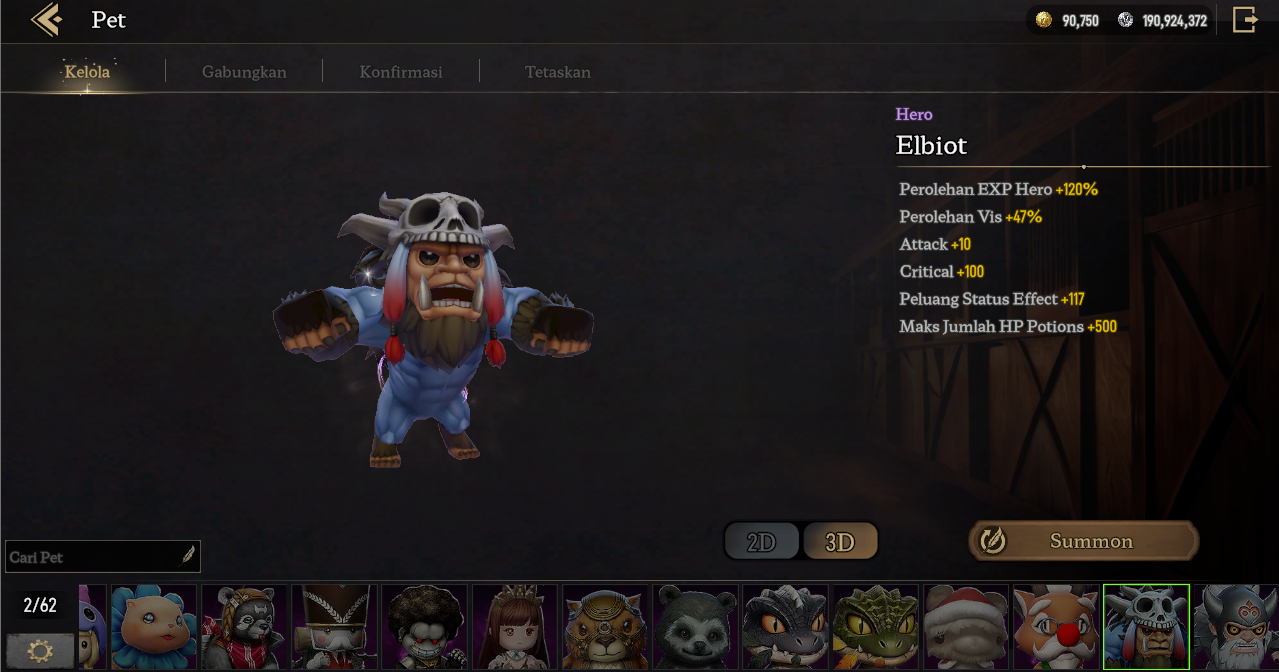Pick the afro-haired pet thumbnail
Viewport: 1279px width, 672px height.
click(424, 627)
